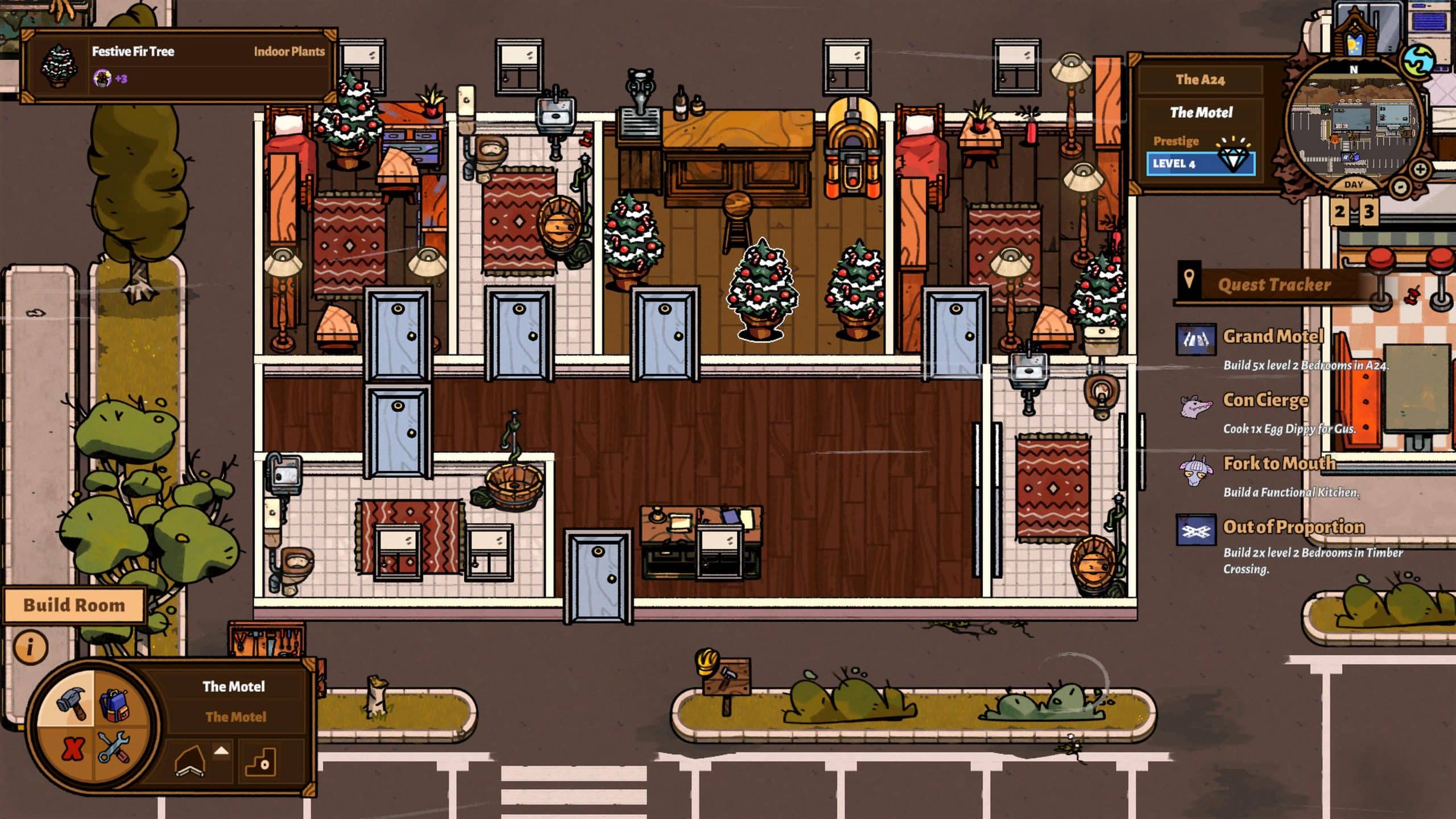This screenshot has height=819, width=1456.
Task: Select the Con Cierge quest
Action: point(1265,400)
